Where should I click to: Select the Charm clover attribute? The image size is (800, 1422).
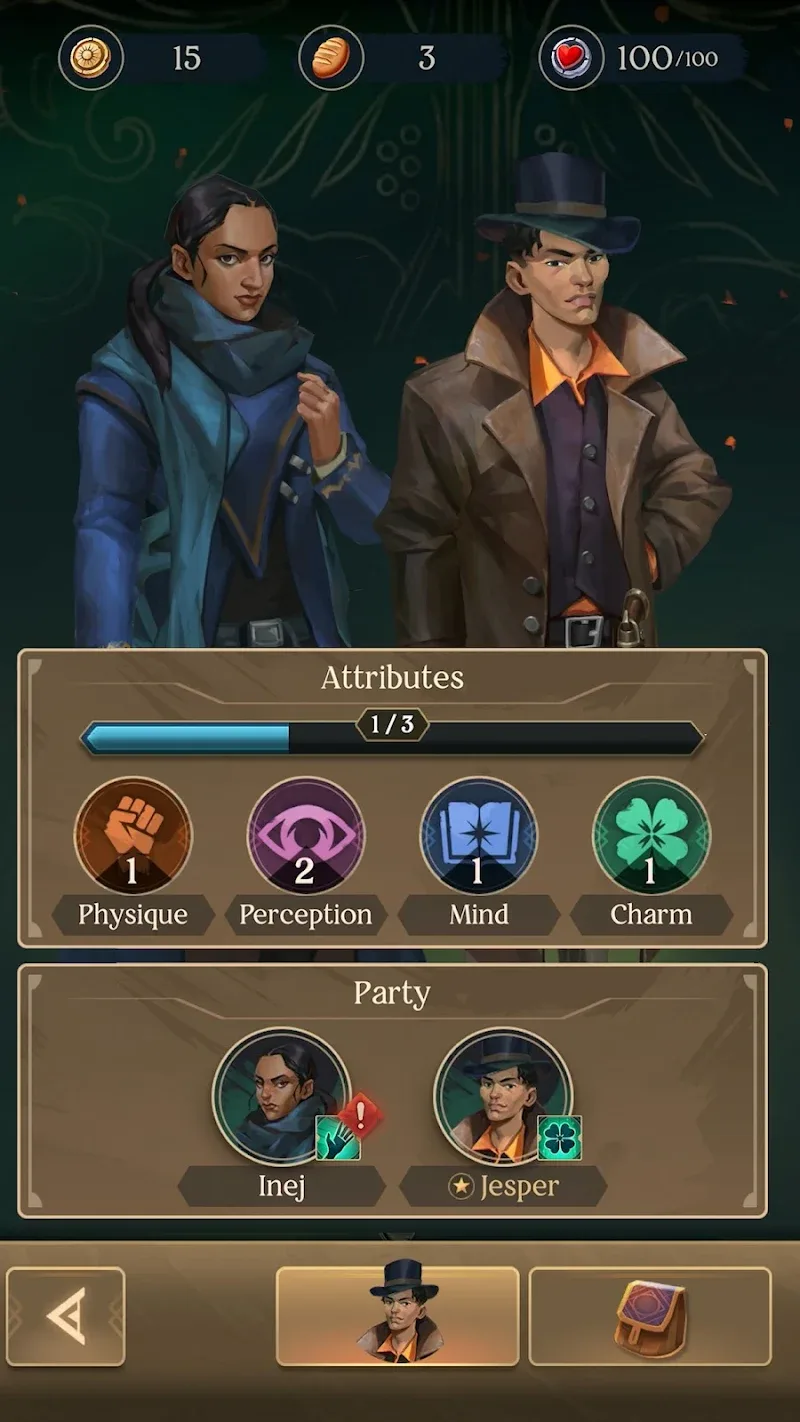coord(651,836)
